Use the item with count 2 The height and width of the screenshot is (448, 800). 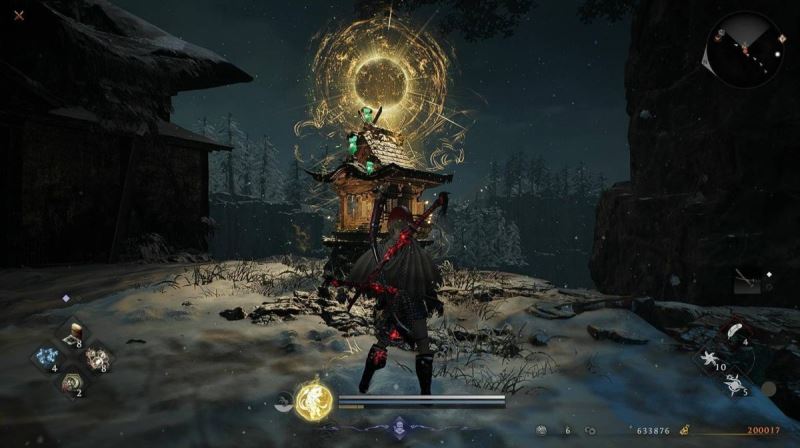tap(71, 381)
